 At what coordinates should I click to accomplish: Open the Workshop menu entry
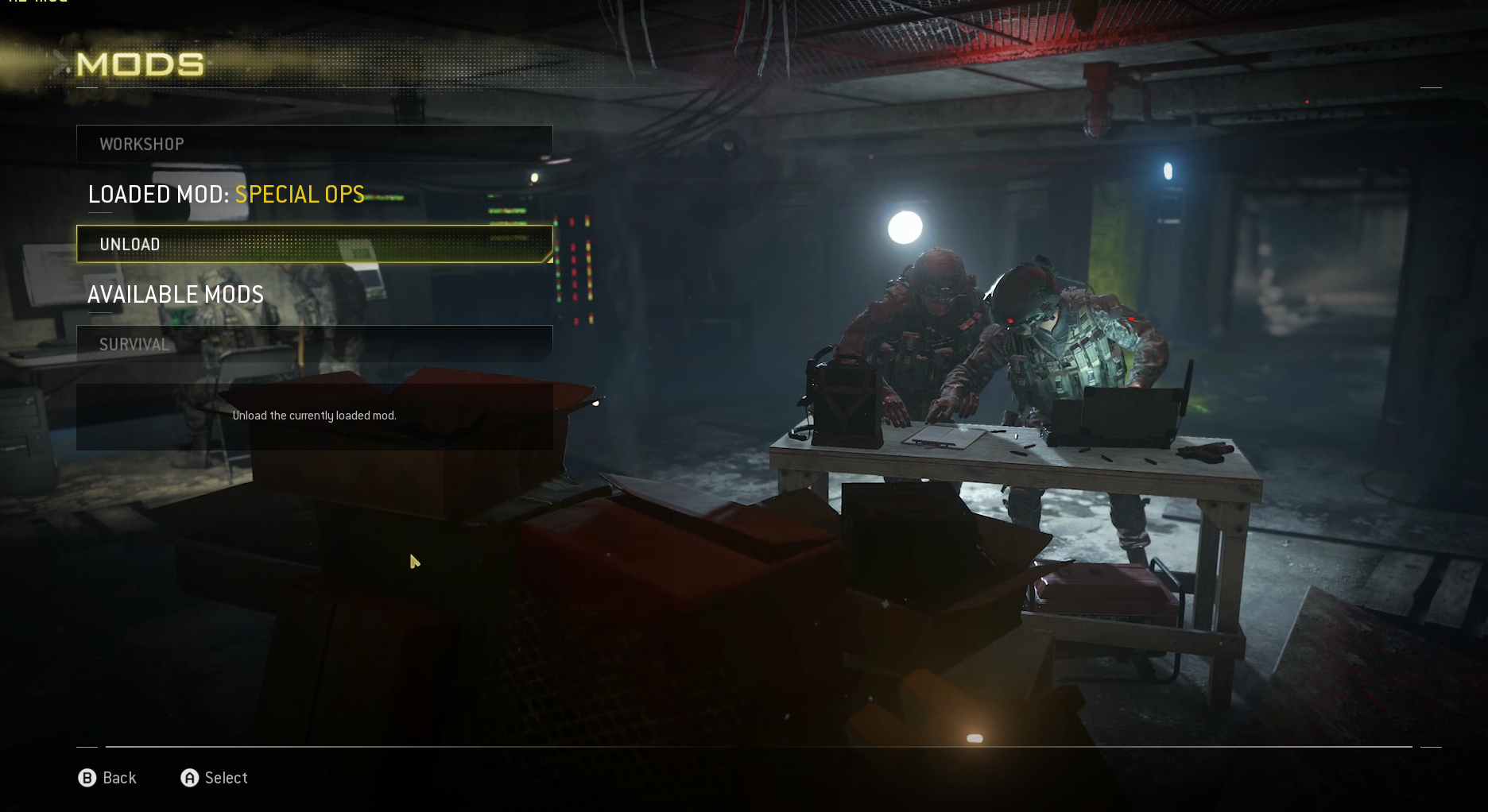(x=314, y=144)
